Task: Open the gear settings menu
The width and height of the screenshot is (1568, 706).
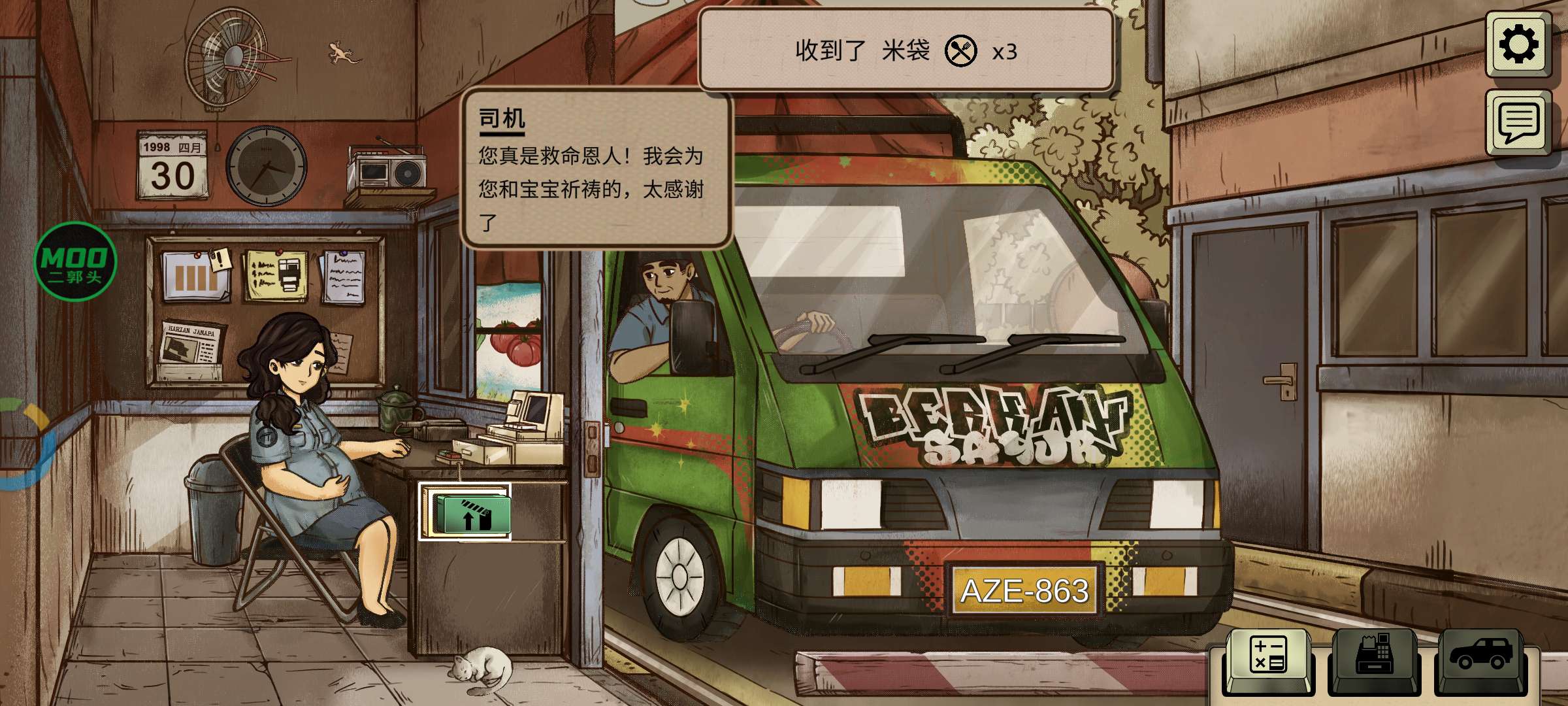Action: pos(1518,44)
